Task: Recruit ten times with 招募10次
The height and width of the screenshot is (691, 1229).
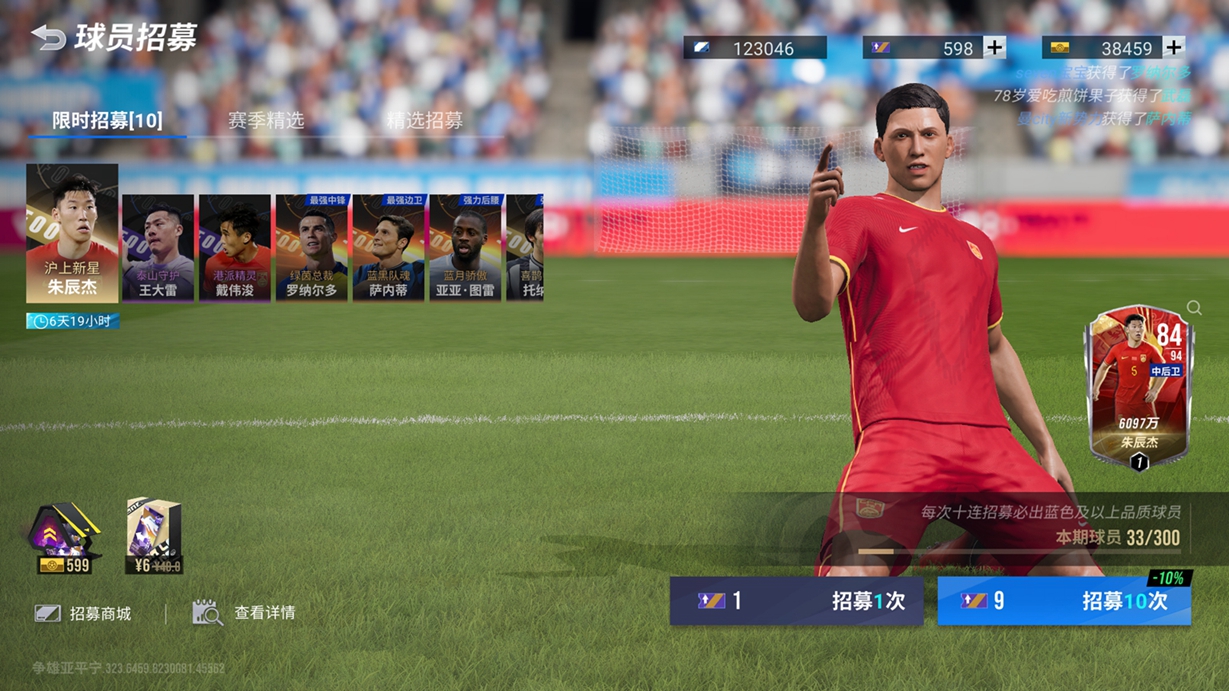Action: pos(1064,601)
